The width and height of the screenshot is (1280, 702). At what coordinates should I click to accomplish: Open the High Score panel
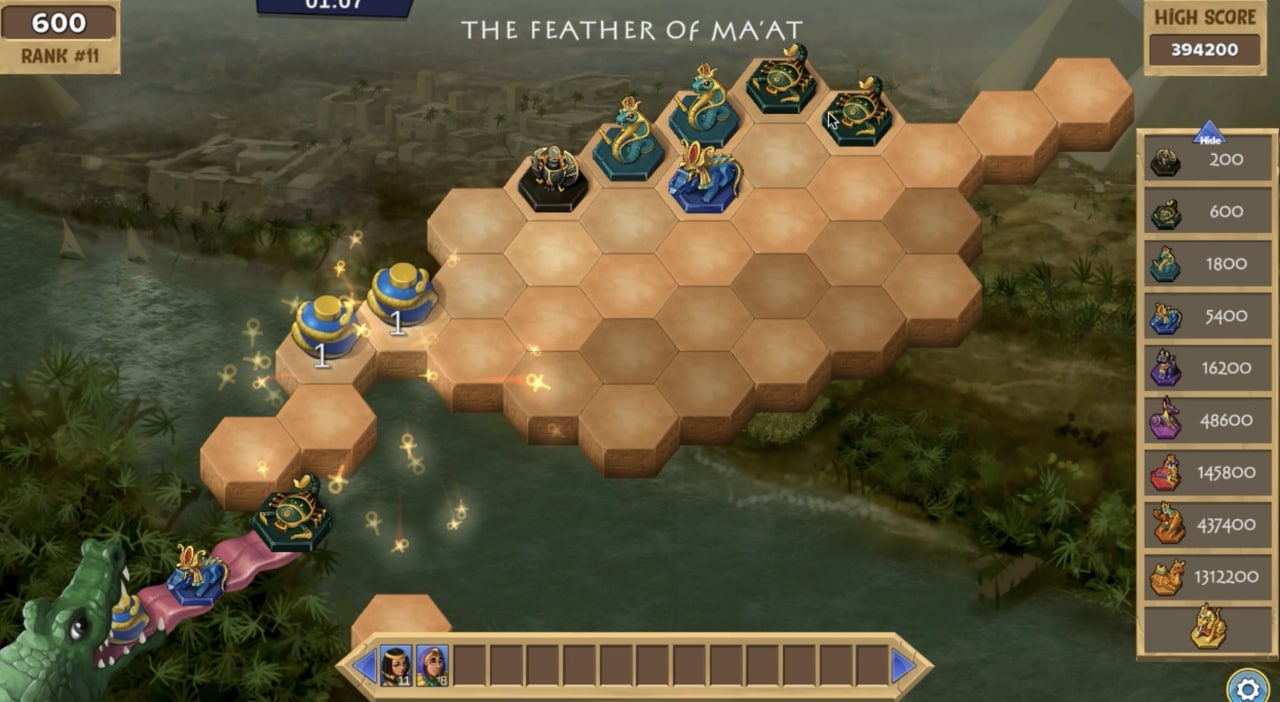click(x=1204, y=37)
